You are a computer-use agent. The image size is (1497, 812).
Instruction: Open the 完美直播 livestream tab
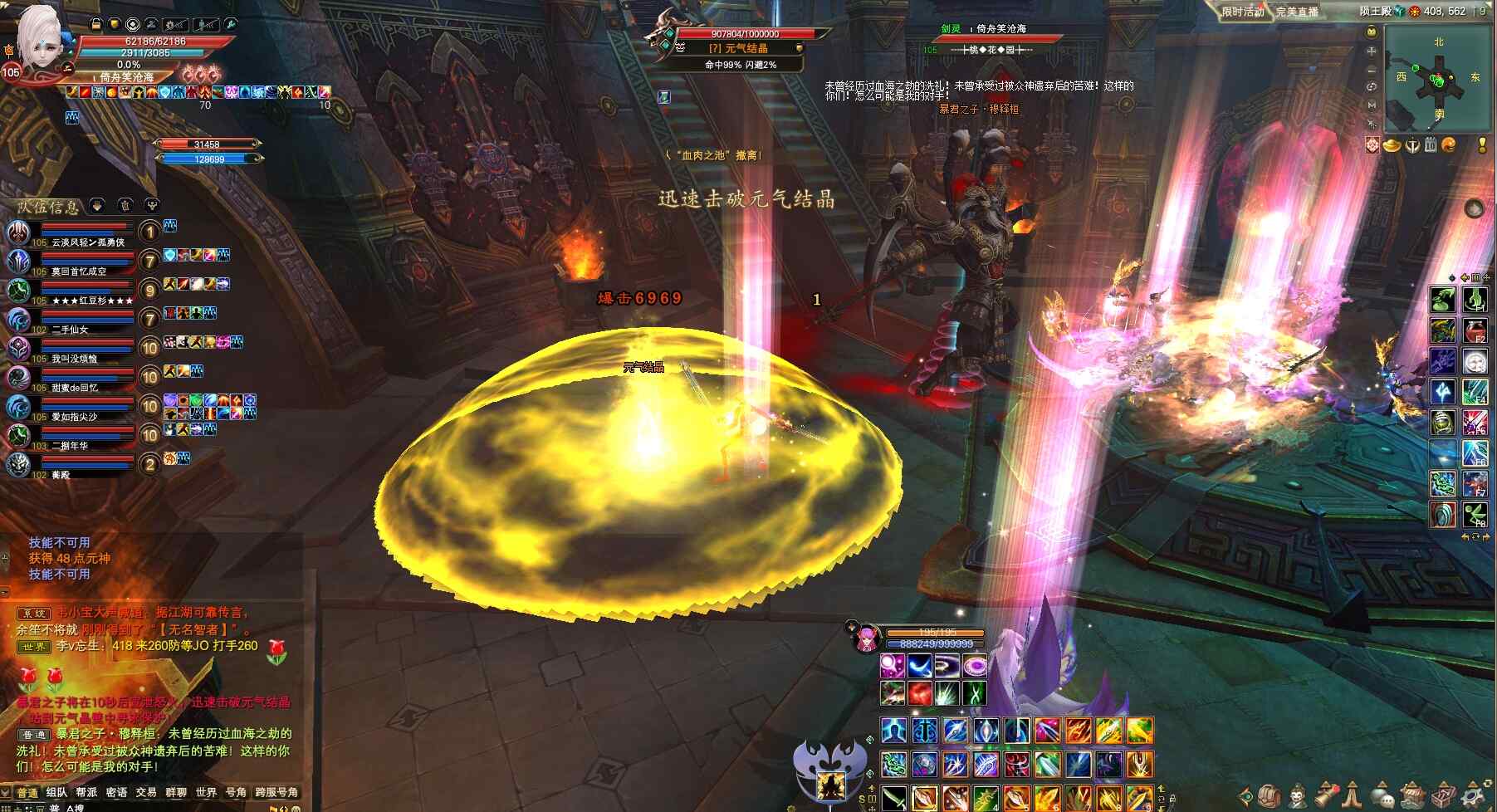tap(1297, 12)
